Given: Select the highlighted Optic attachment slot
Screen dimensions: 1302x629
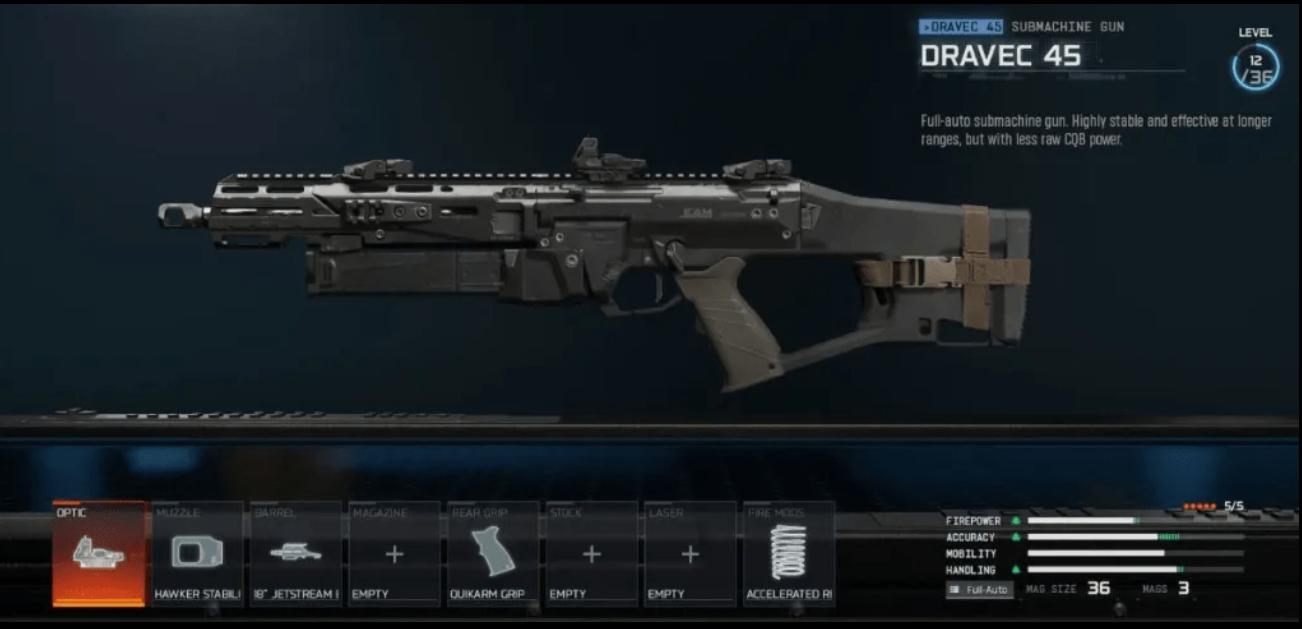Looking at the screenshot, I should [x=99, y=554].
